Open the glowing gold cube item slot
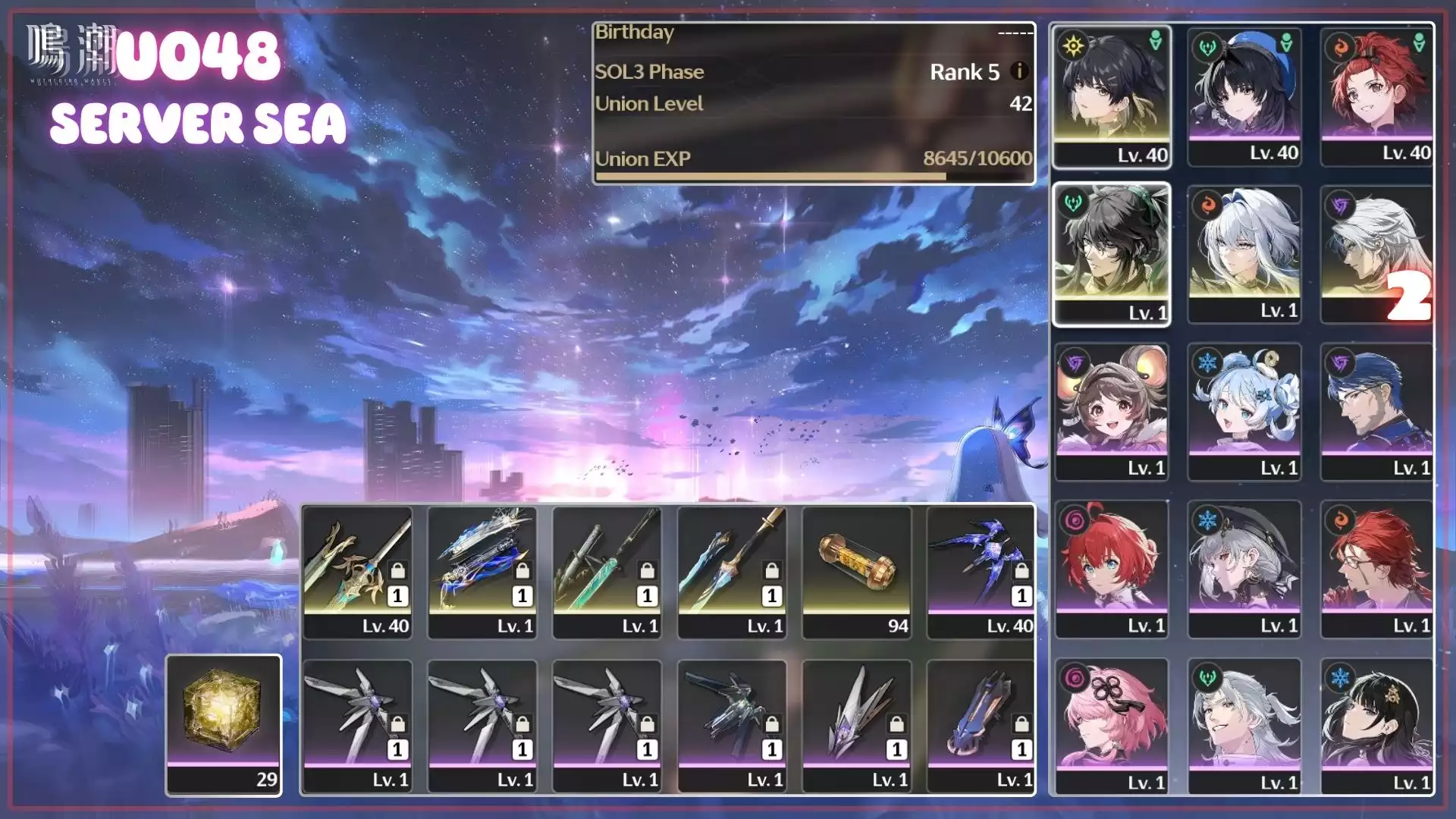The image size is (1456, 819). [x=224, y=724]
